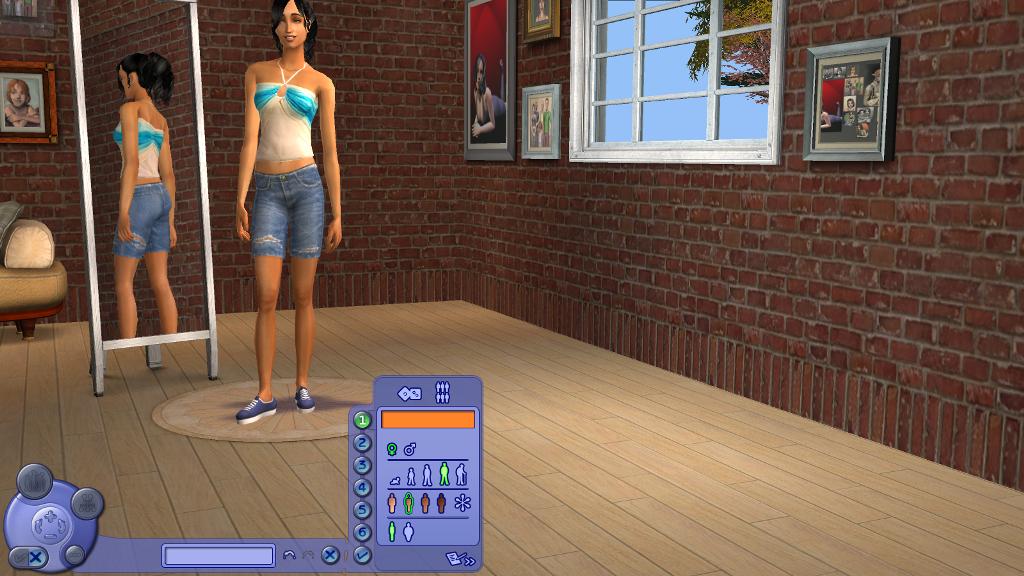Randomize the Sim with the dice icon
This screenshot has width=1024, height=576.
click(x=408, y=394)
